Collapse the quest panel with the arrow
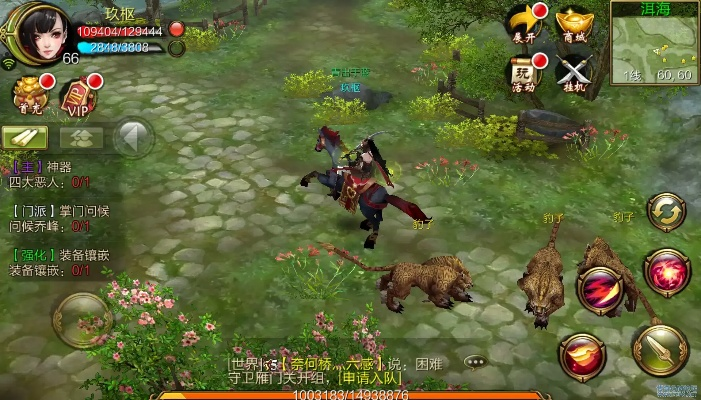 tap(133, 137)
